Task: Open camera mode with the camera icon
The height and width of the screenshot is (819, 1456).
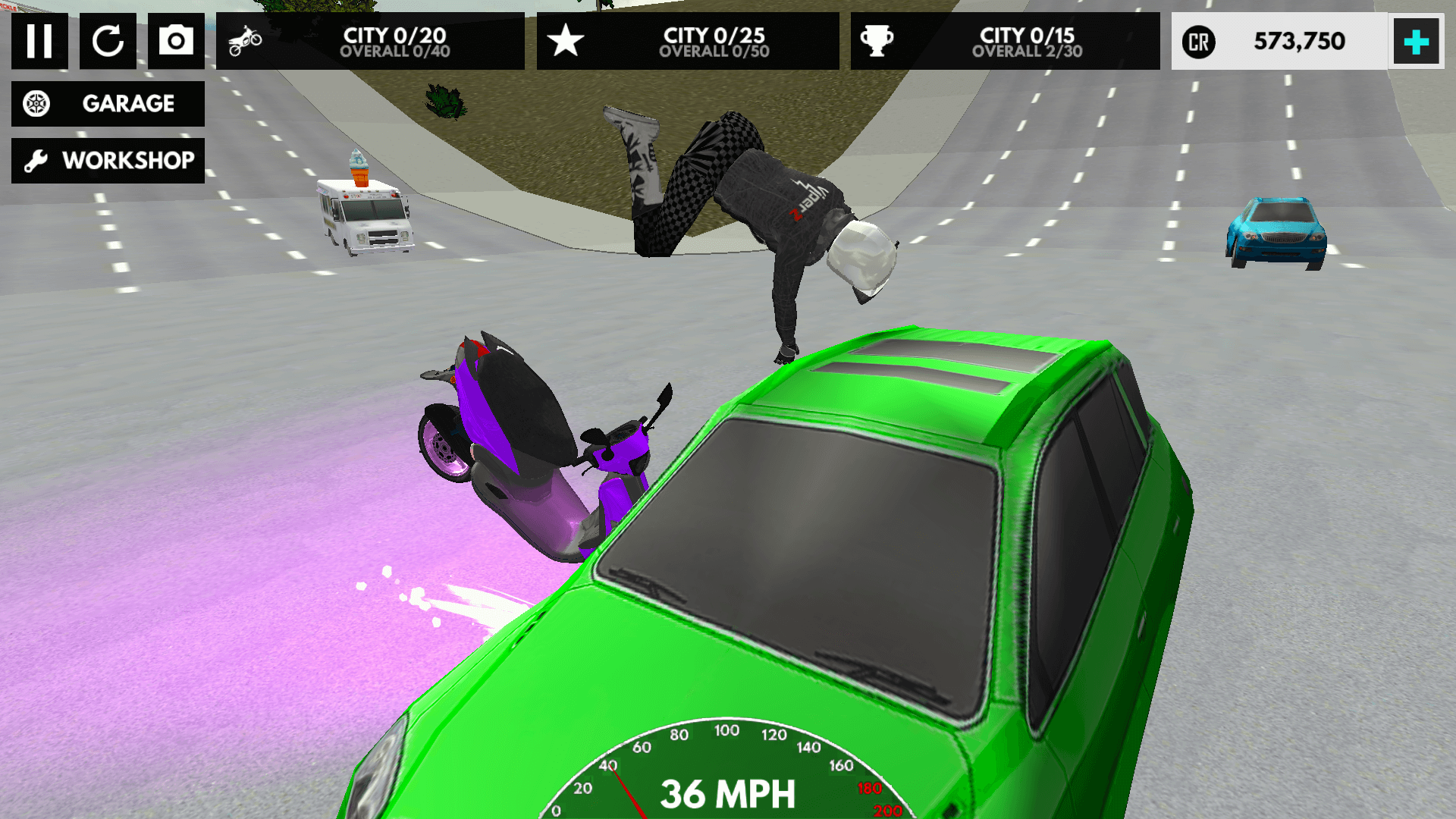Action: pos(176,42)
